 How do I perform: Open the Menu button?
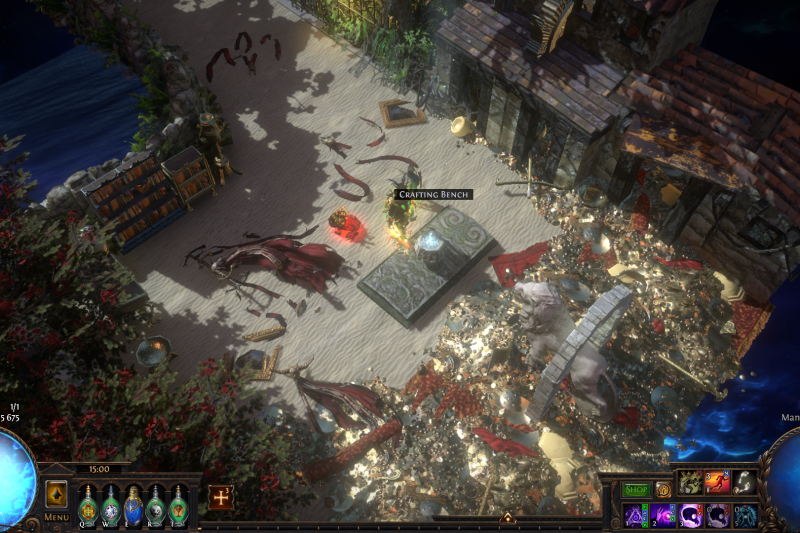pos(56,517)
